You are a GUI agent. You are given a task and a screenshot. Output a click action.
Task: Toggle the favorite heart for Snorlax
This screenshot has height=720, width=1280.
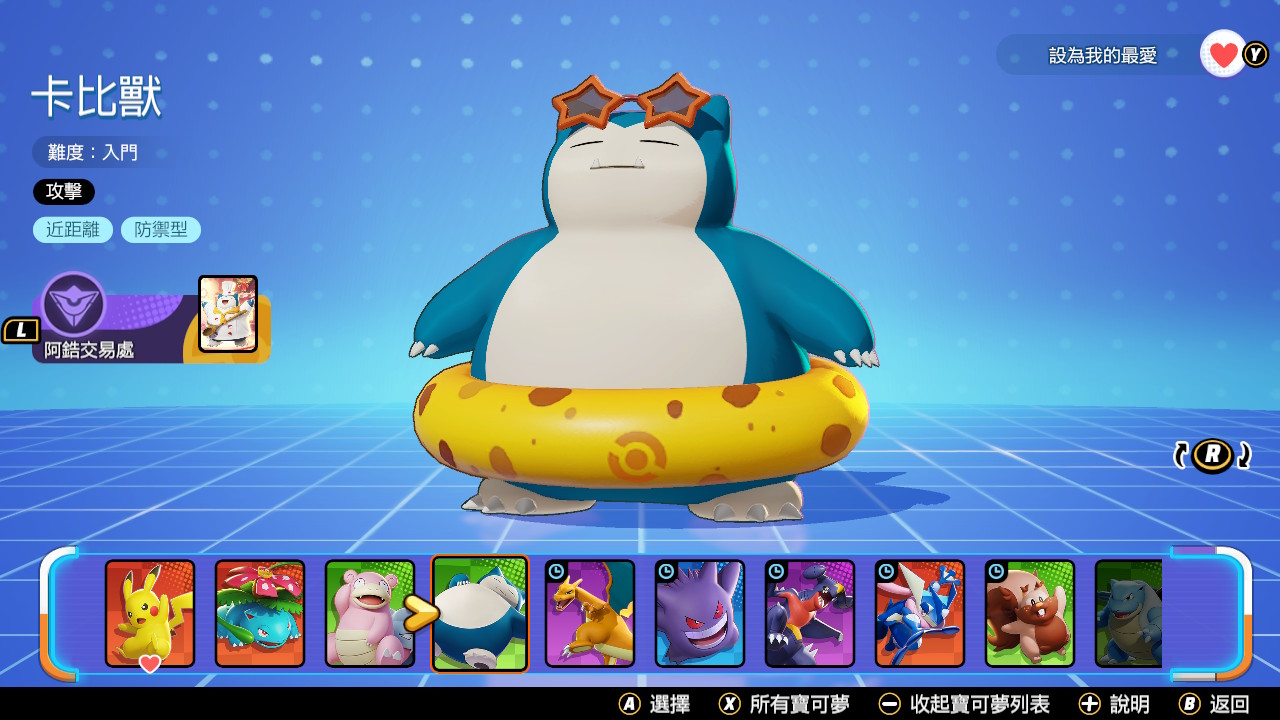point(1220,54)
